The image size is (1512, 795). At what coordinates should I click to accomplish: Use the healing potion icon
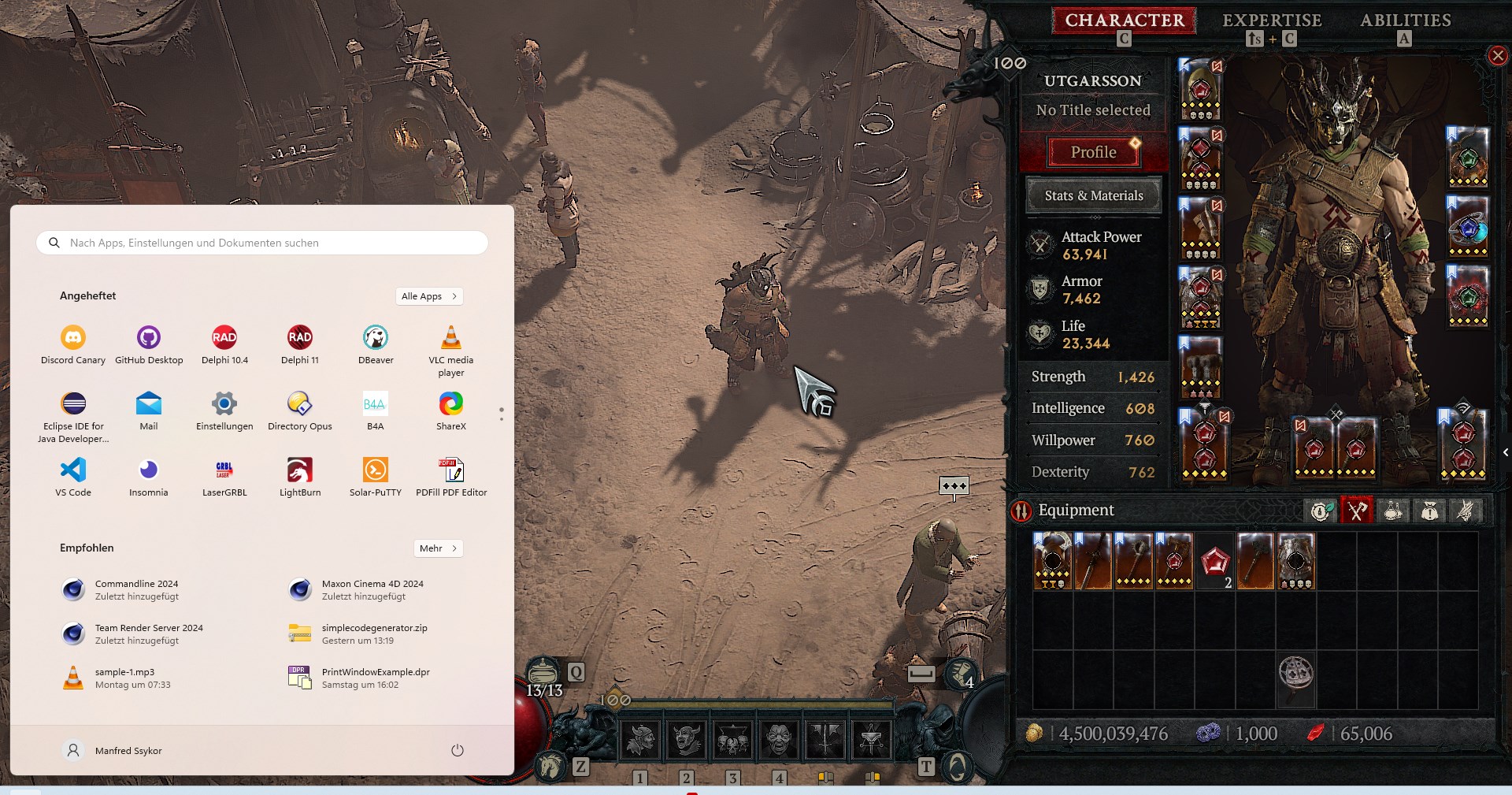click(543, 674)
